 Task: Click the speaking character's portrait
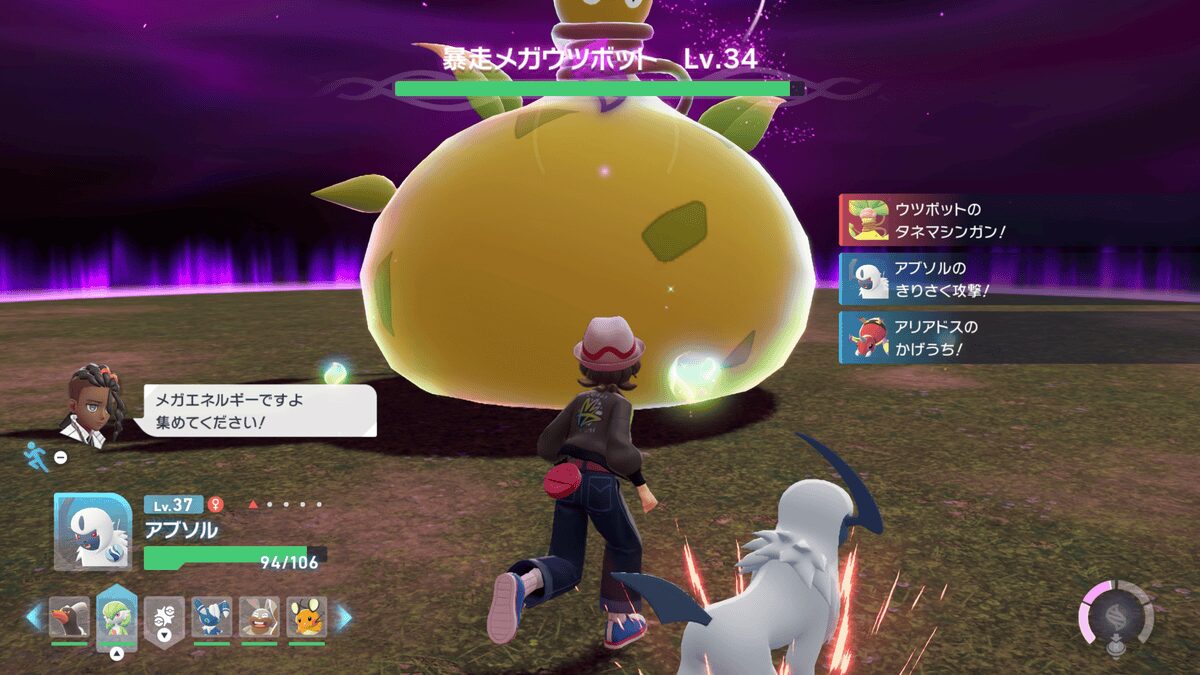coord(93,403)
